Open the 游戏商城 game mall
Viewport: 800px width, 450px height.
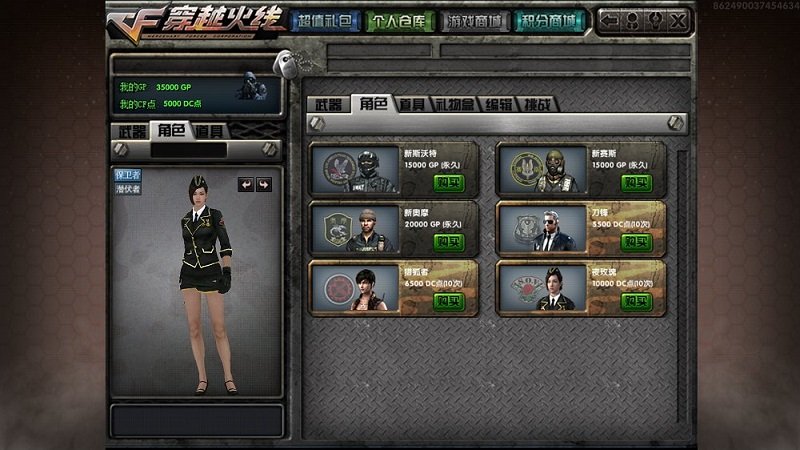474,20
